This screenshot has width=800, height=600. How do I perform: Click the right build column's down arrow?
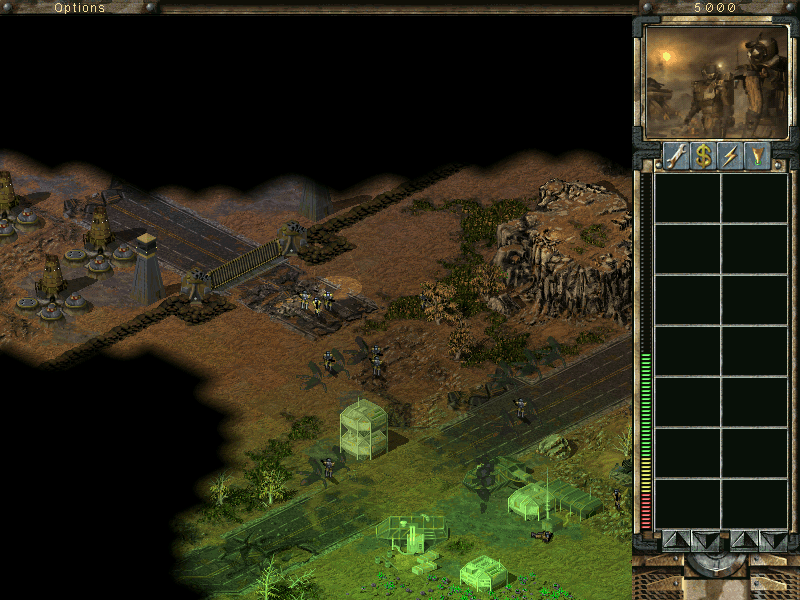click(773, 540)
